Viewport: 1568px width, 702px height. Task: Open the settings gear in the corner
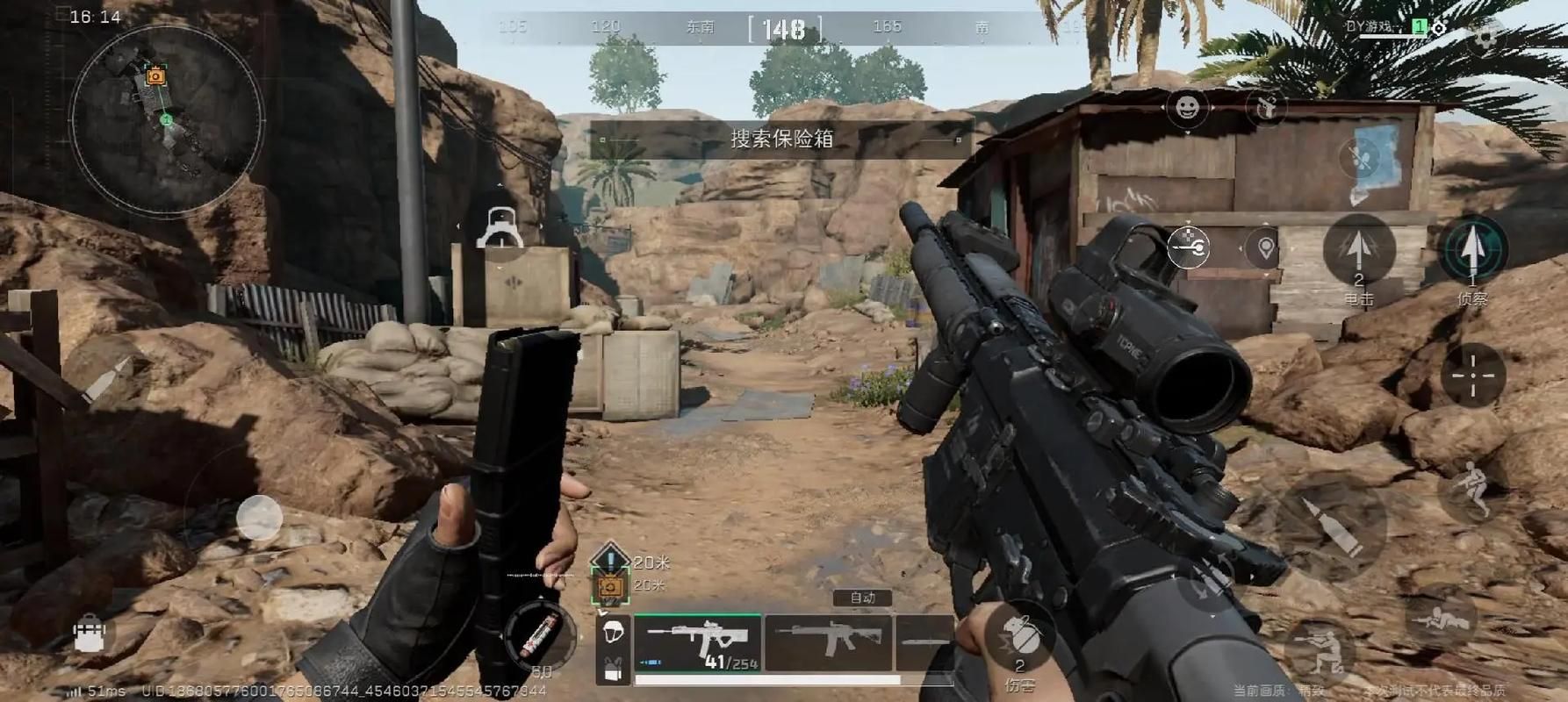(1485, 37)
